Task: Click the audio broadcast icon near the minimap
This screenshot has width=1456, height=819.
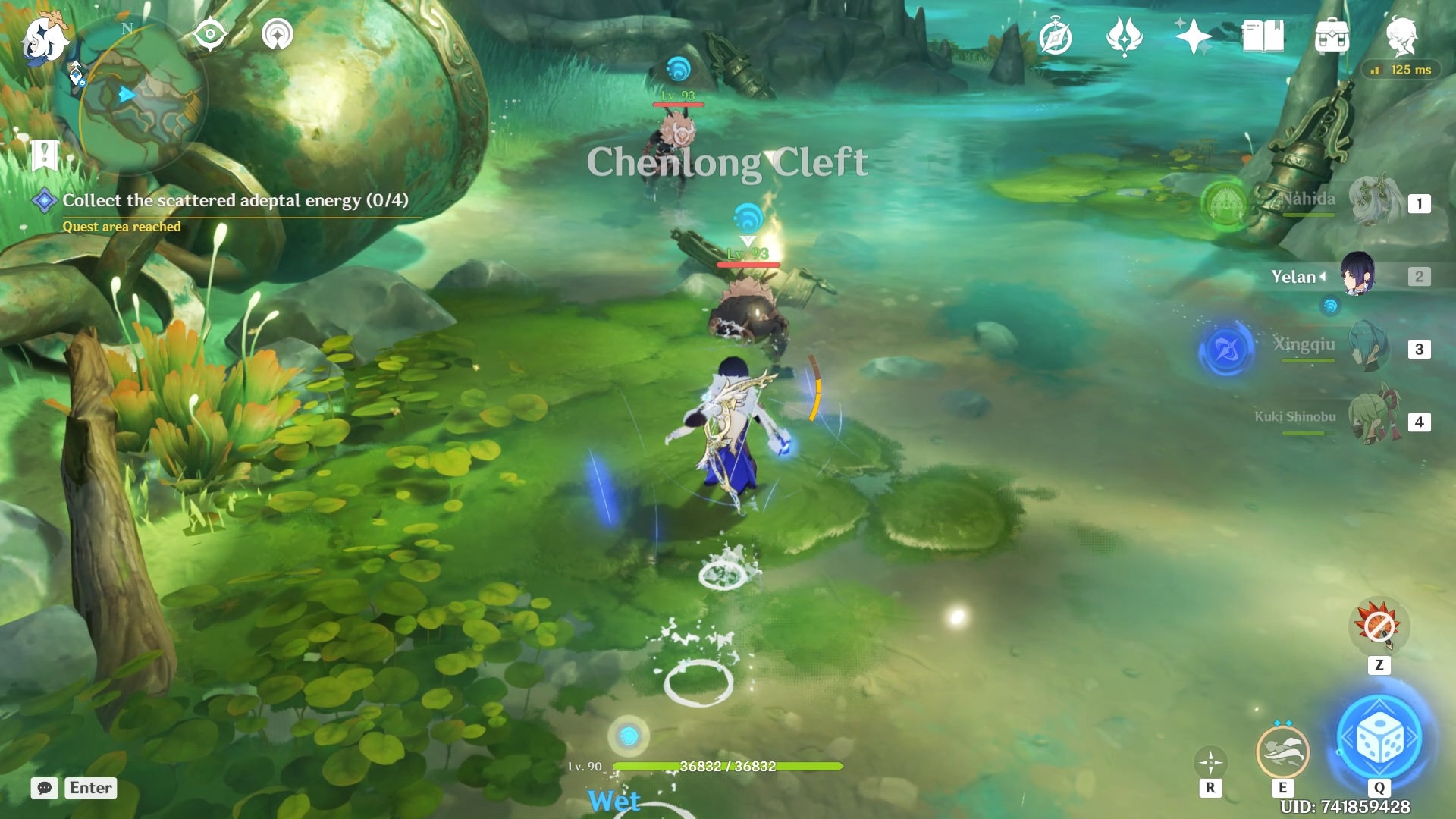Action: click(x=276, y=34)
